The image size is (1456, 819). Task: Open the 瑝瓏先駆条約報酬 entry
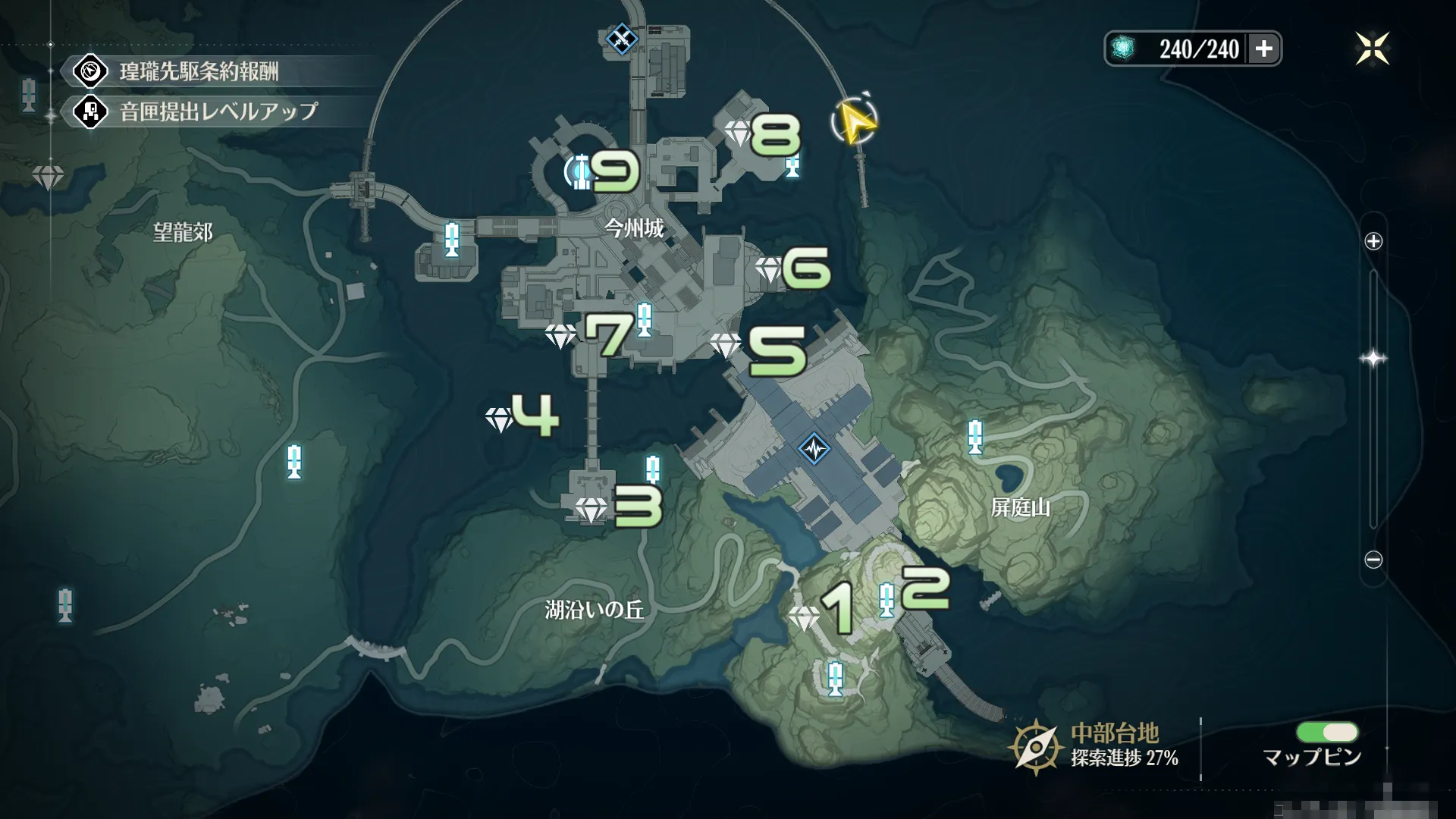199,72
